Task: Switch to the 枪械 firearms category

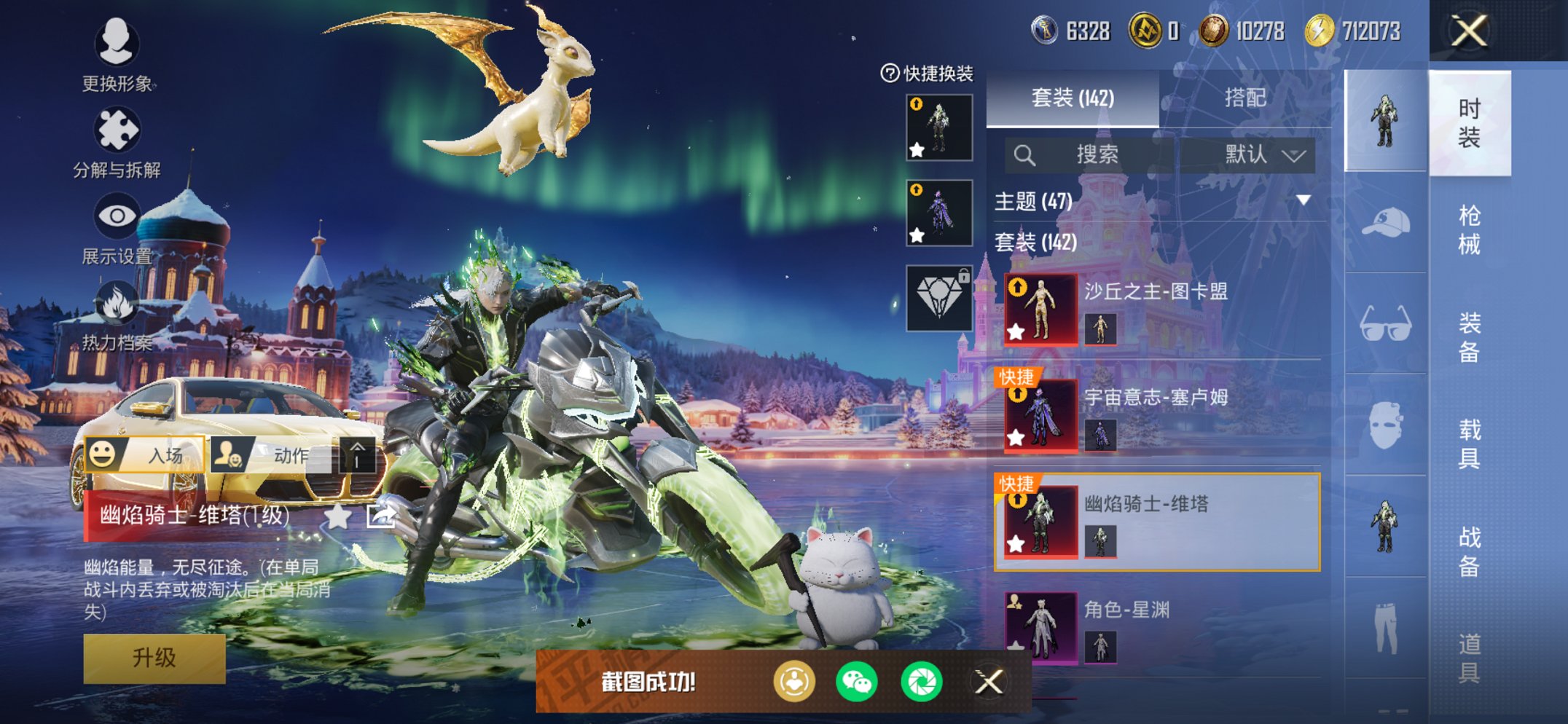Action: 1469,229
